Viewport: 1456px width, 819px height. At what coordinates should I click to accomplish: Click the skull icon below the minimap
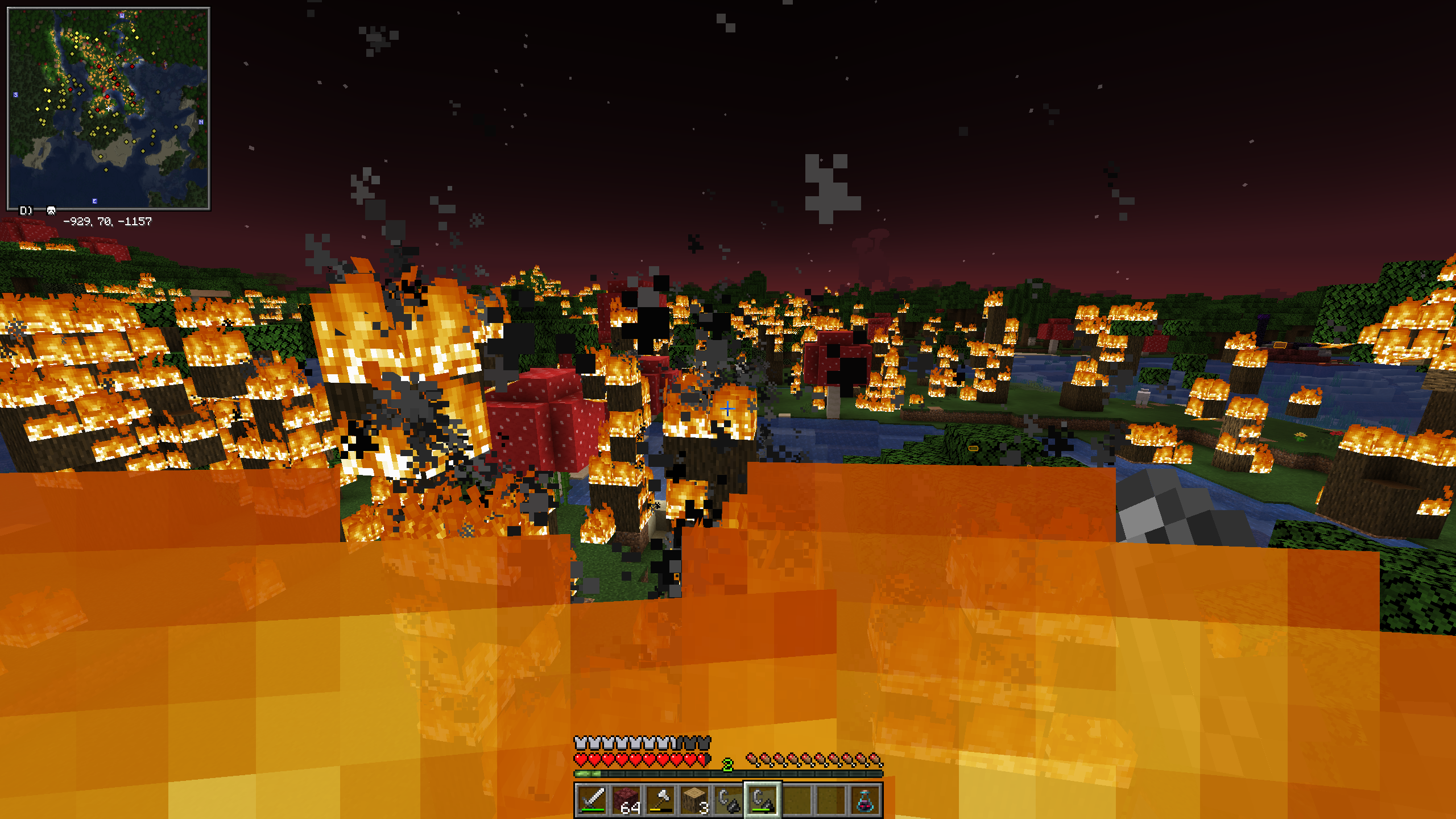click(51, 211)
